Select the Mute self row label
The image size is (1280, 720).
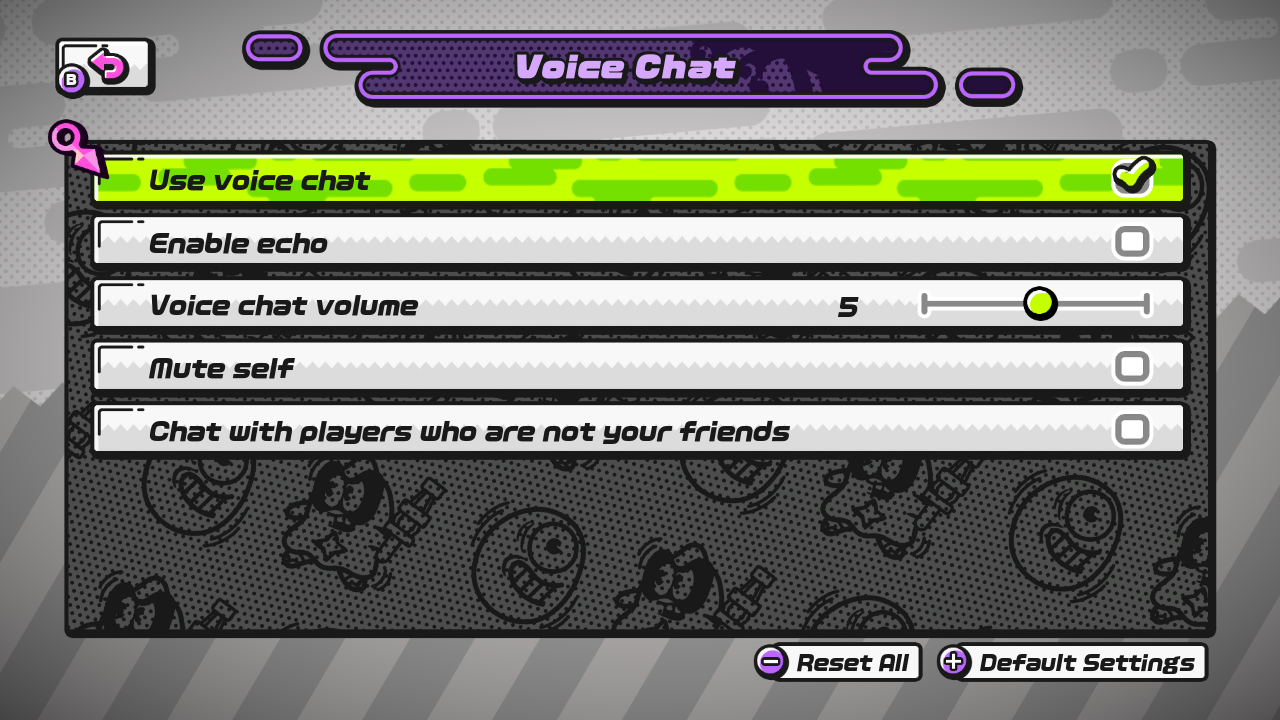pos(221,368)
